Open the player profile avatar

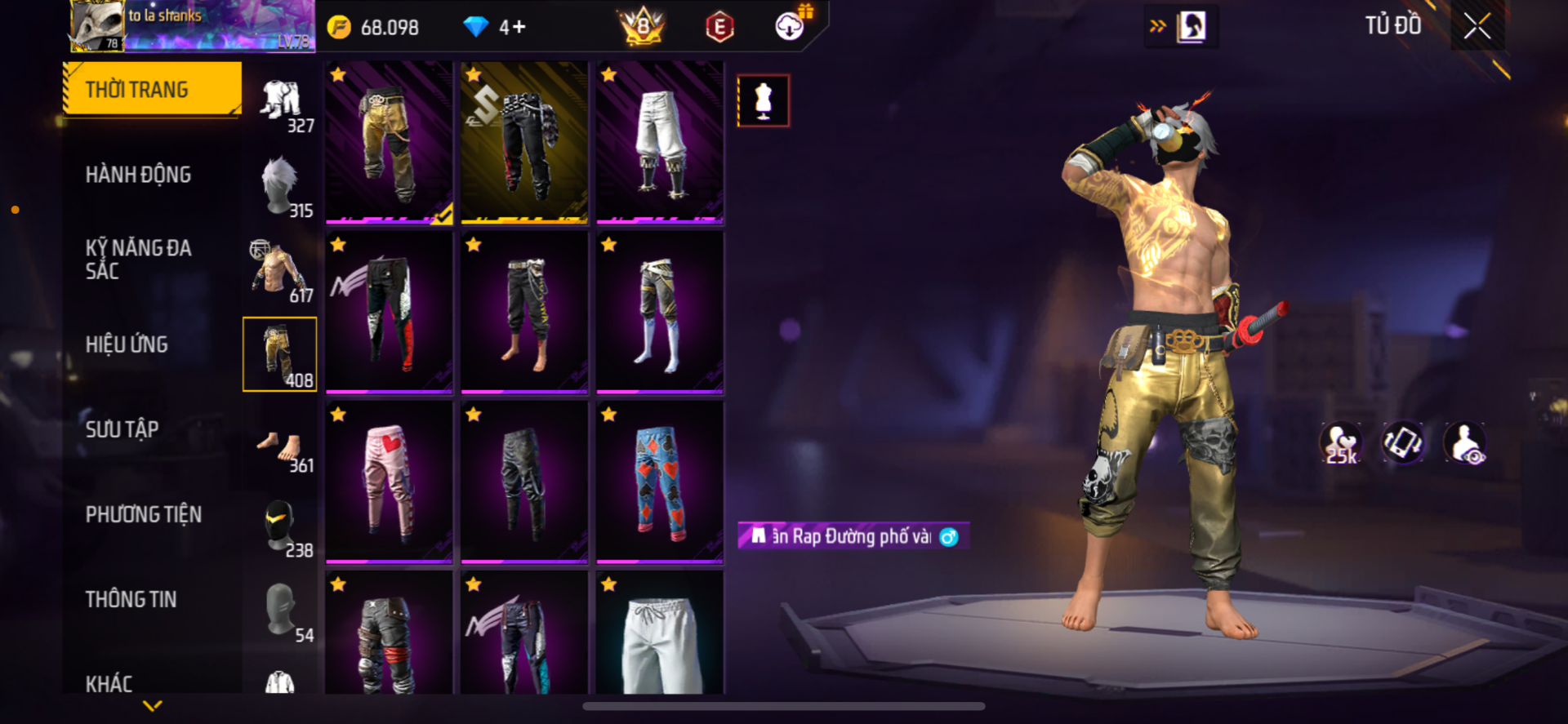point(97,26)
